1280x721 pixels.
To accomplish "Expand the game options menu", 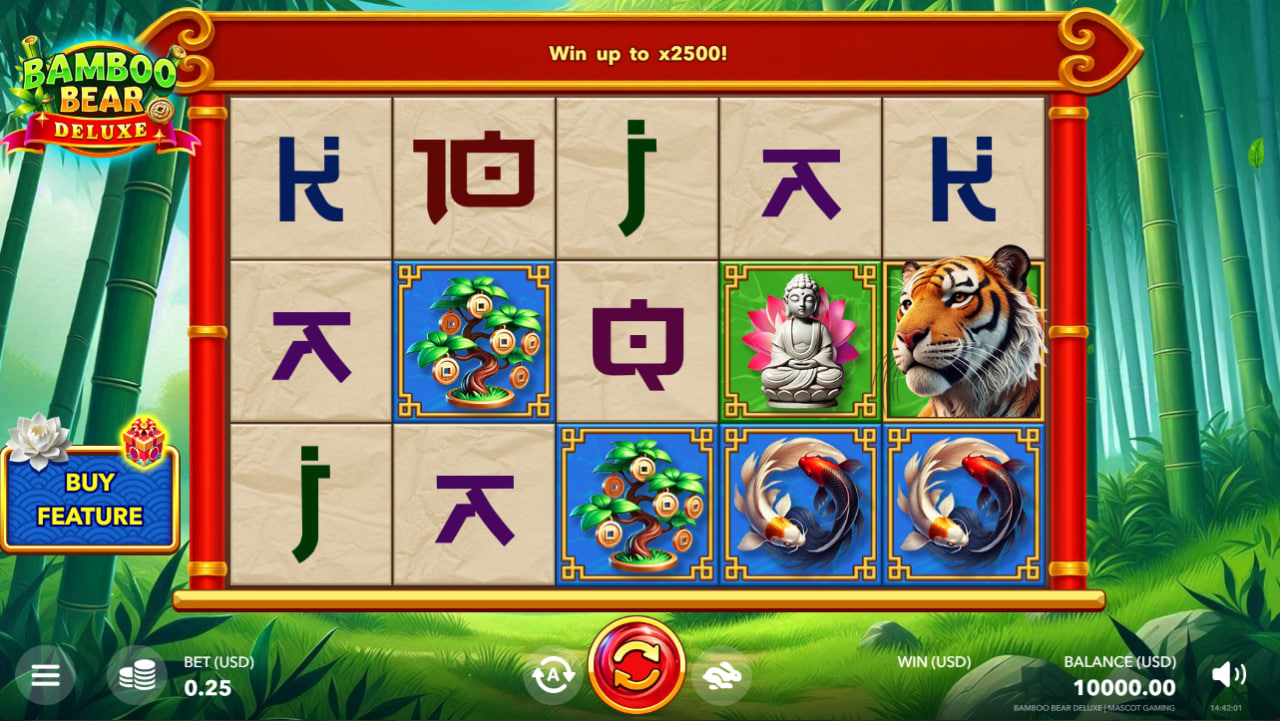I will click(x=46, y=676).
